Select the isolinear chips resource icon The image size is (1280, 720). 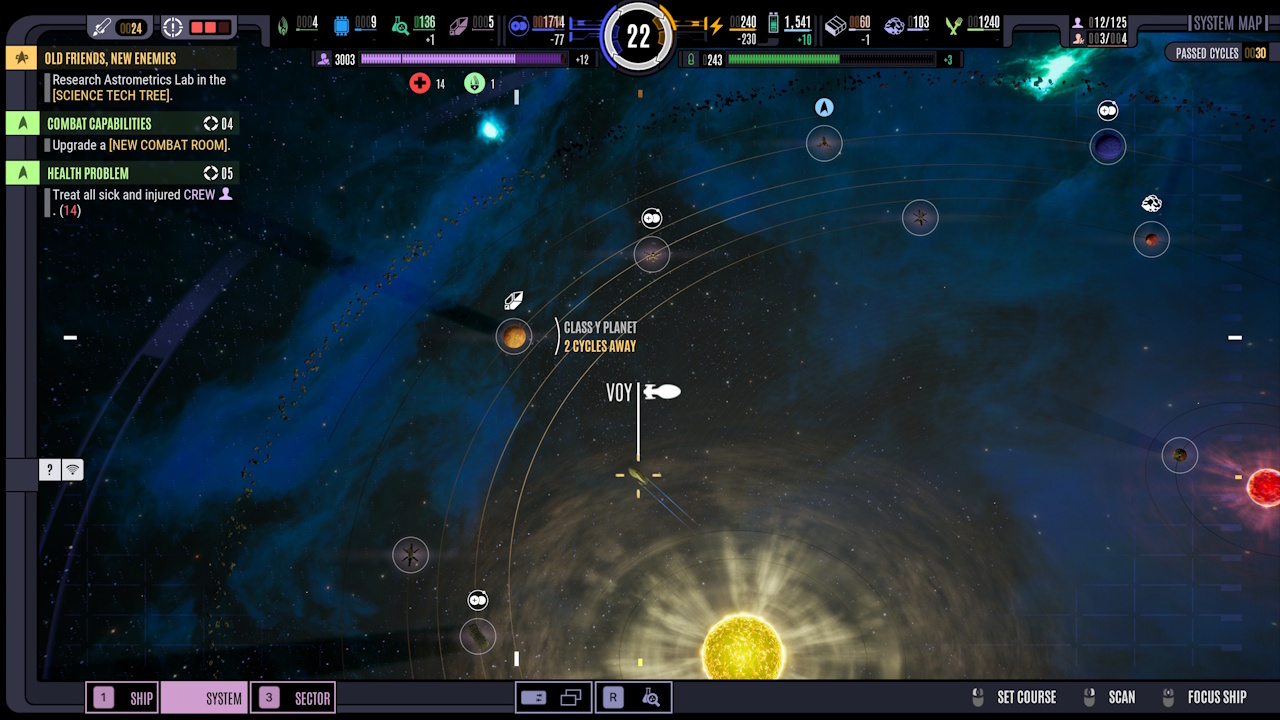point(342,24)
